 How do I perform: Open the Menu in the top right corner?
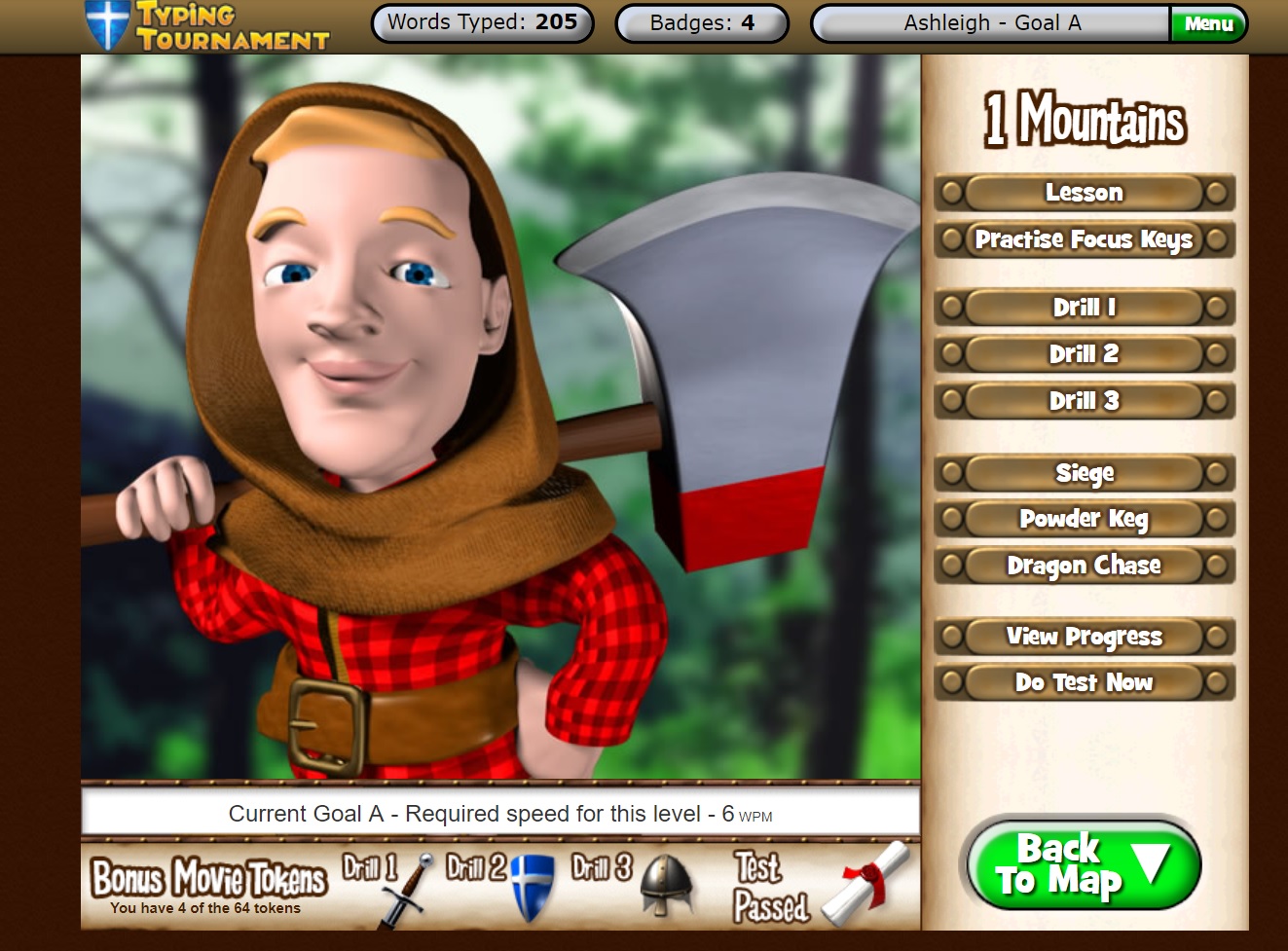tap(1210, 23)
